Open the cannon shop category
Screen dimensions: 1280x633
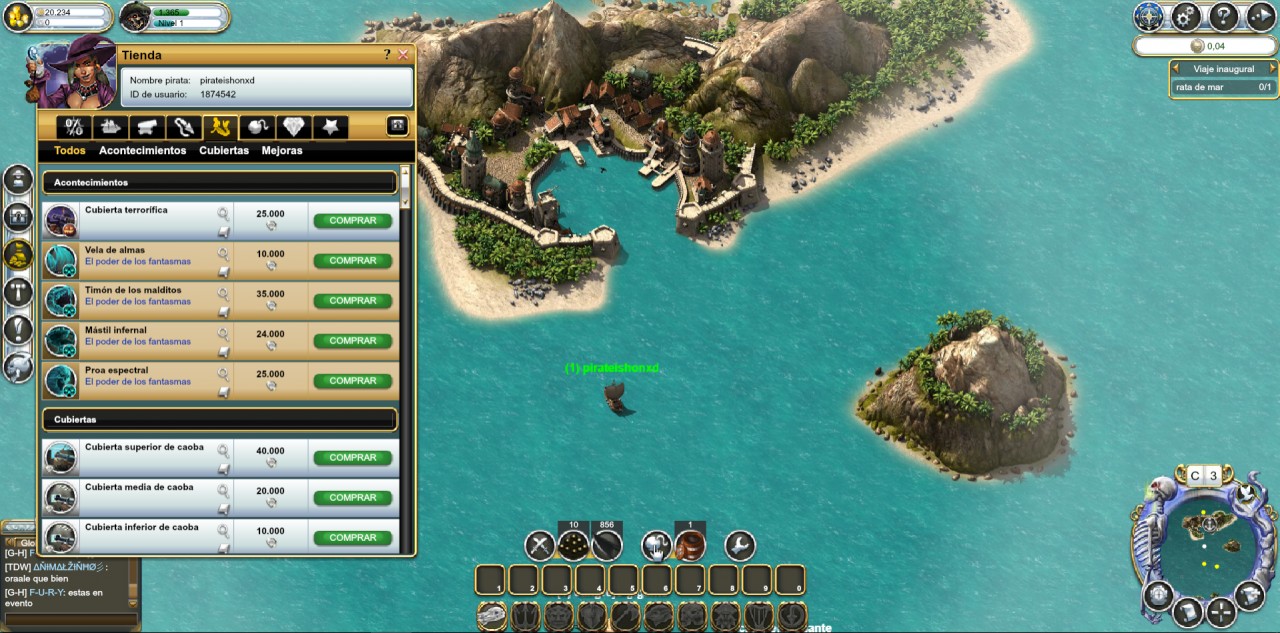[x=145, y=127]
